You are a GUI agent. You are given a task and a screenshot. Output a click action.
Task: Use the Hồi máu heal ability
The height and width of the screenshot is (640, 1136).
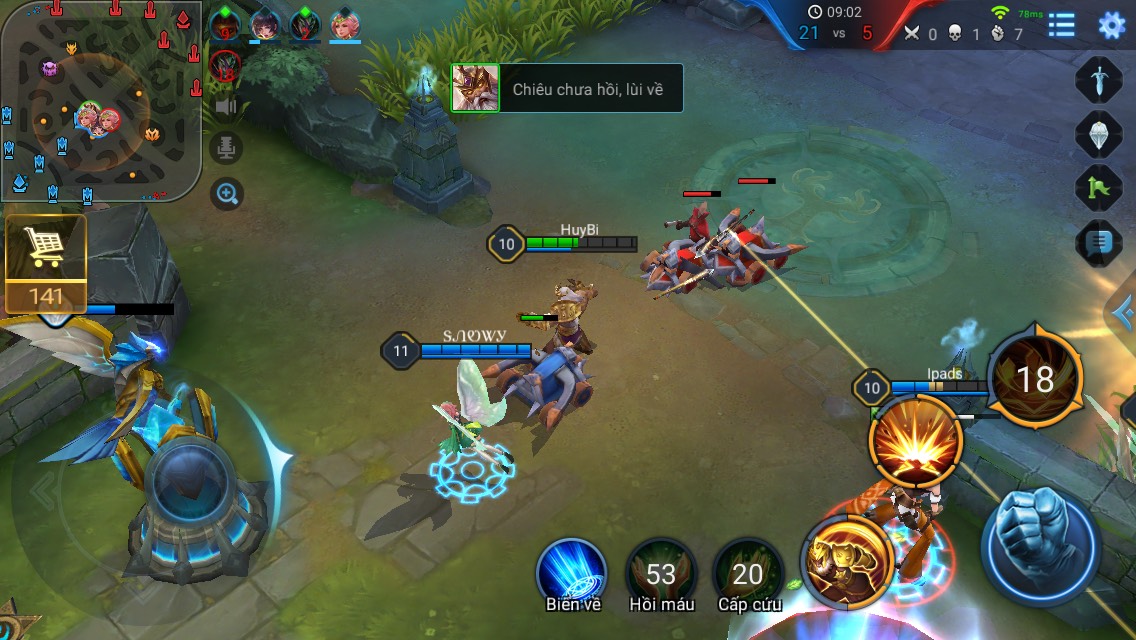tap(660, 574)
